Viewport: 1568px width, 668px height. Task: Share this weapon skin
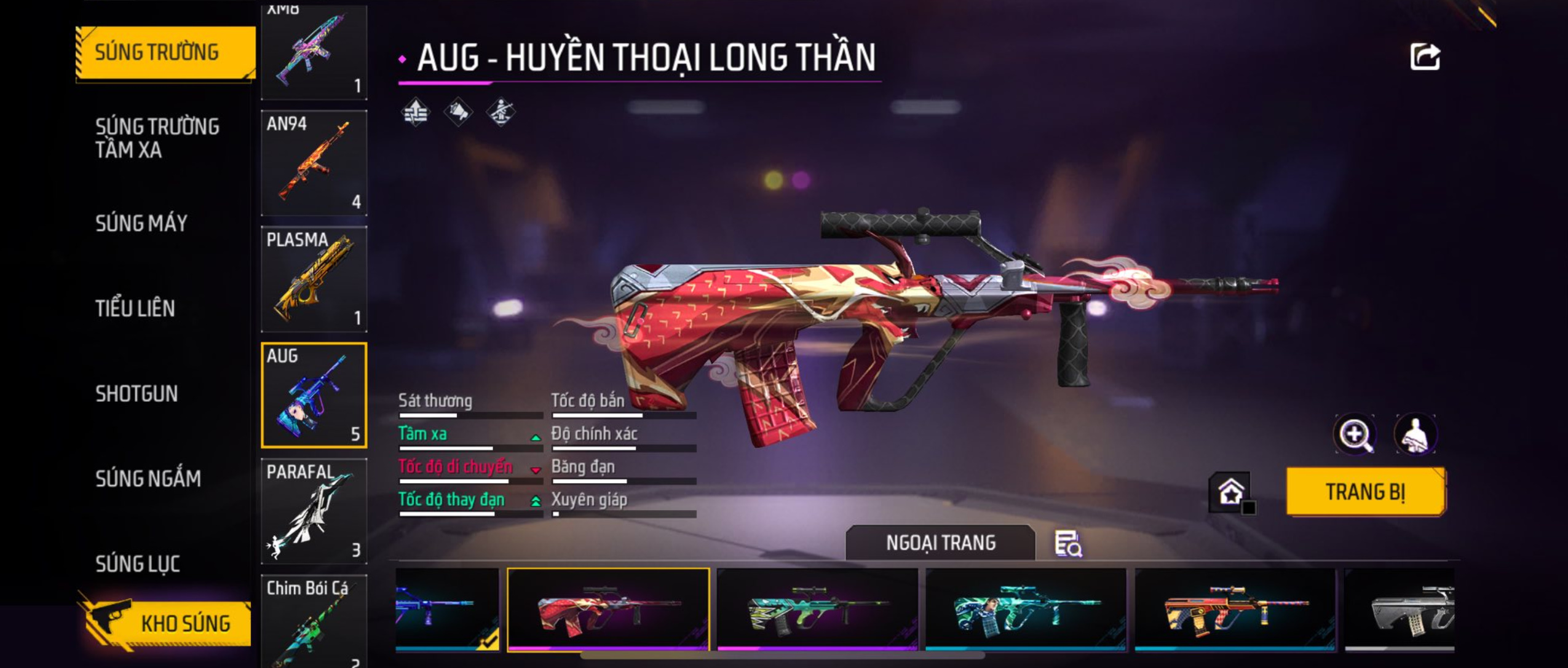click(1424, 57)
